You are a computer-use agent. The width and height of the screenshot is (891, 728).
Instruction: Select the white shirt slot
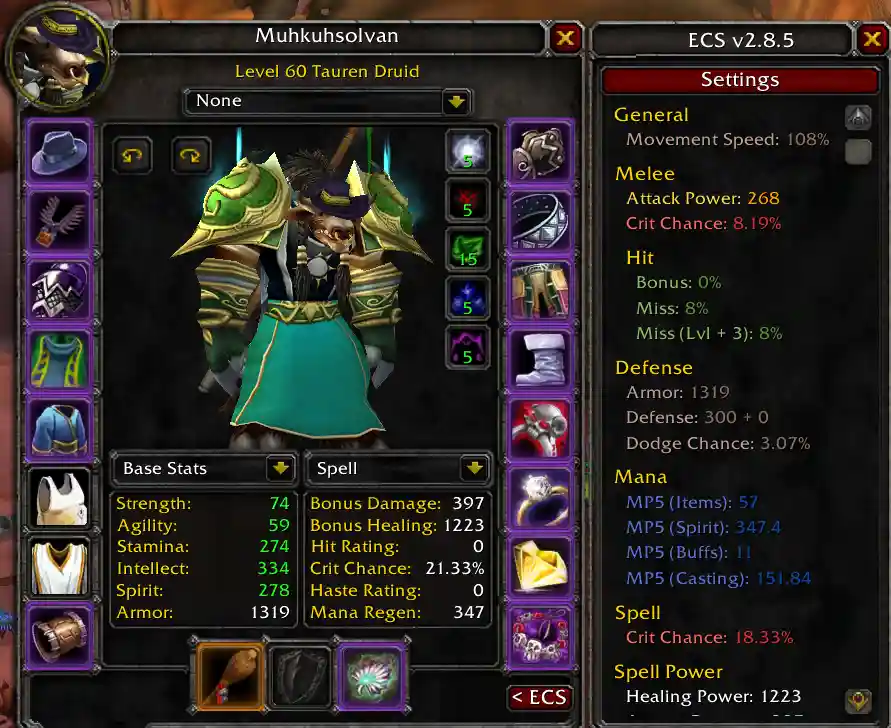[60, 497]
